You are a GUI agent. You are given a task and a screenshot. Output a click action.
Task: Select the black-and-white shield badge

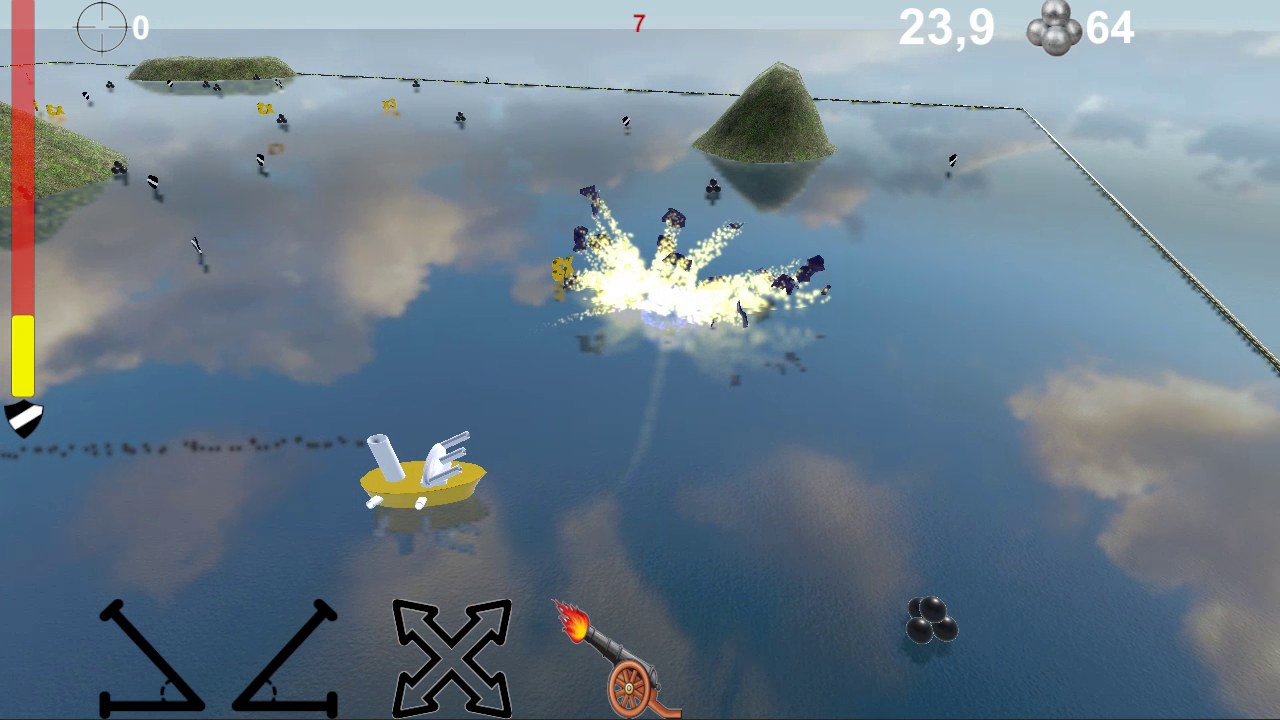coord(22,418)
